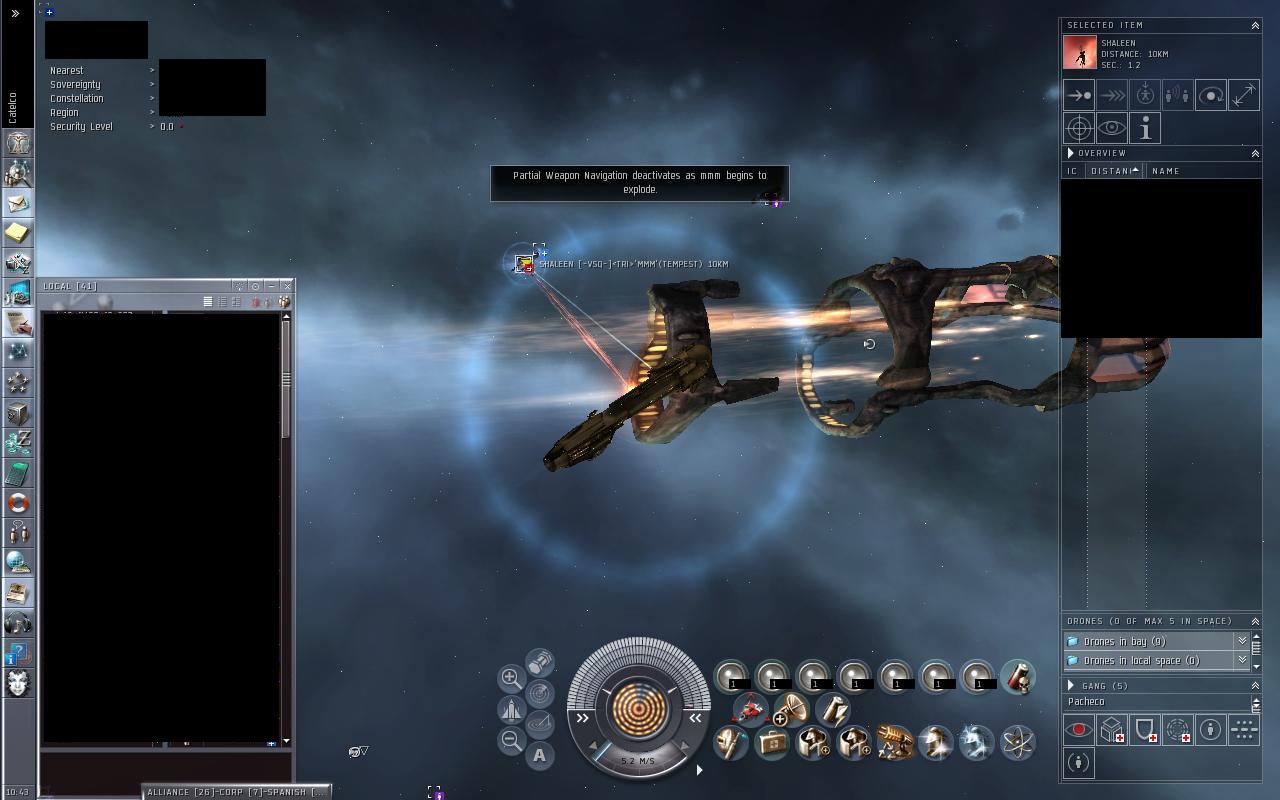Activate the battery with skull module
This screenshot has width=1280, height=800.
coord(1017,677)
